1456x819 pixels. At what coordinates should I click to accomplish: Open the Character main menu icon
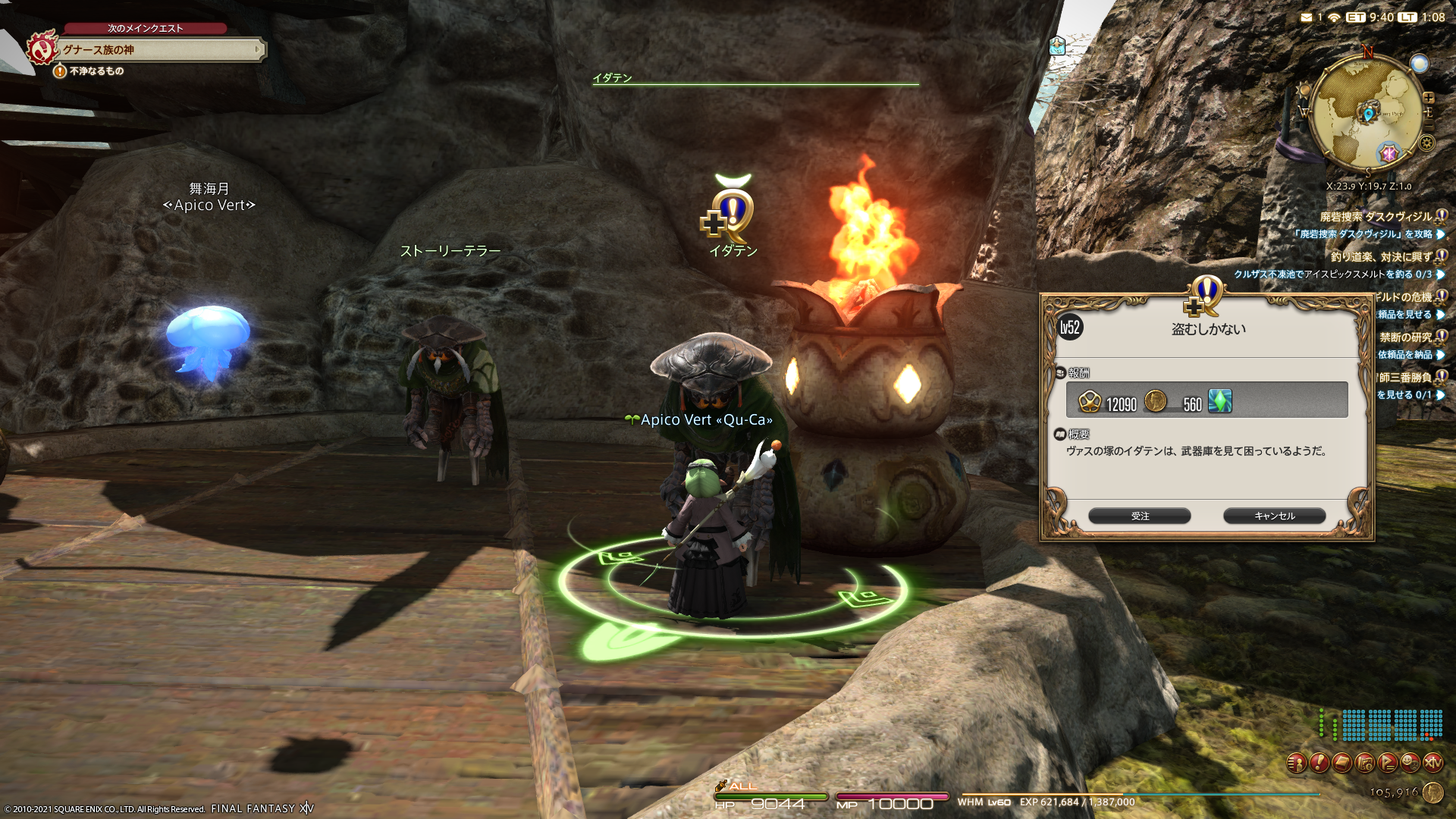(1296, 763)
